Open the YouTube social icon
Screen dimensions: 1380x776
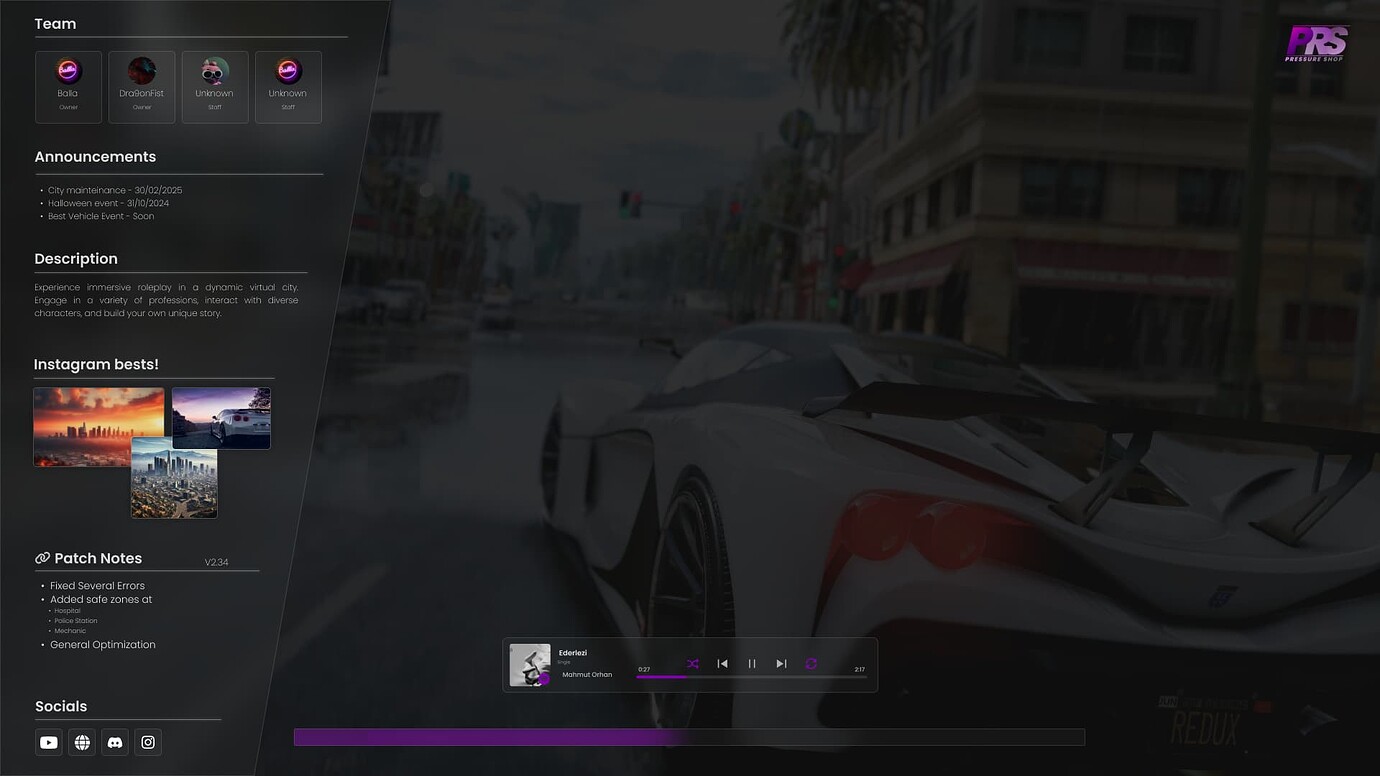tap(48, 742)
